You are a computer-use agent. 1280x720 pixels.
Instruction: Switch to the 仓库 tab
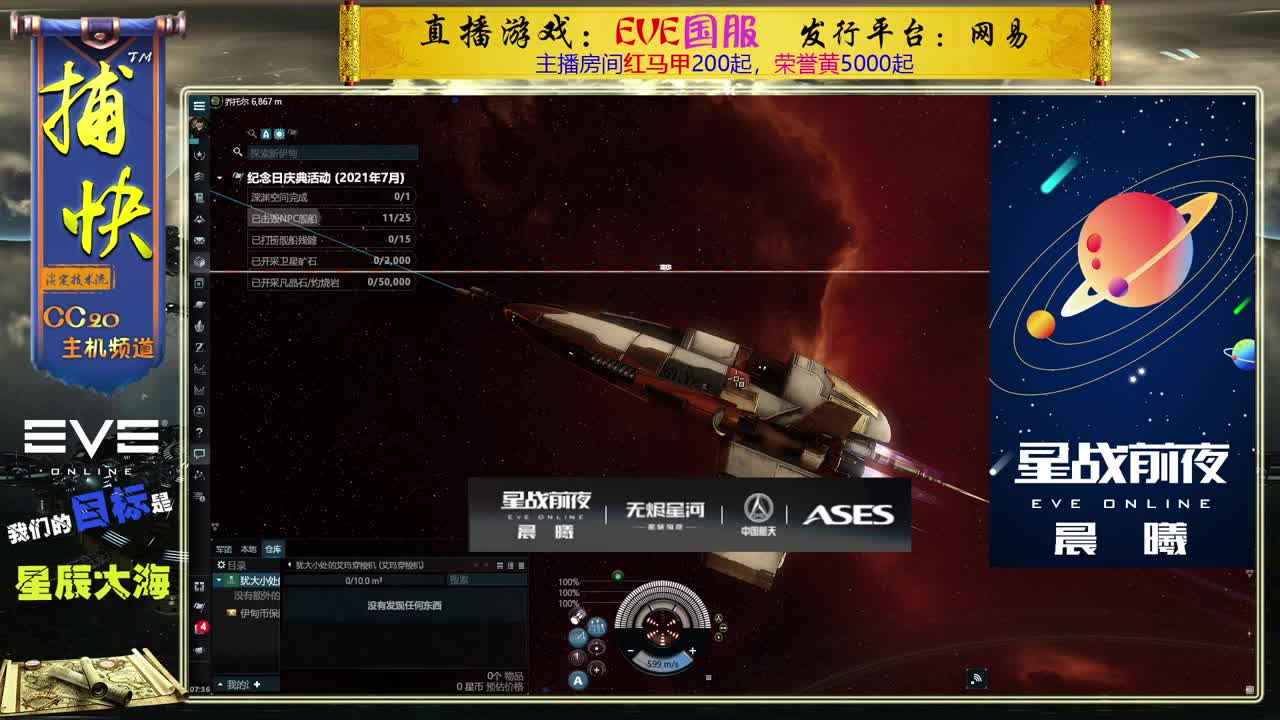point(273,548)
